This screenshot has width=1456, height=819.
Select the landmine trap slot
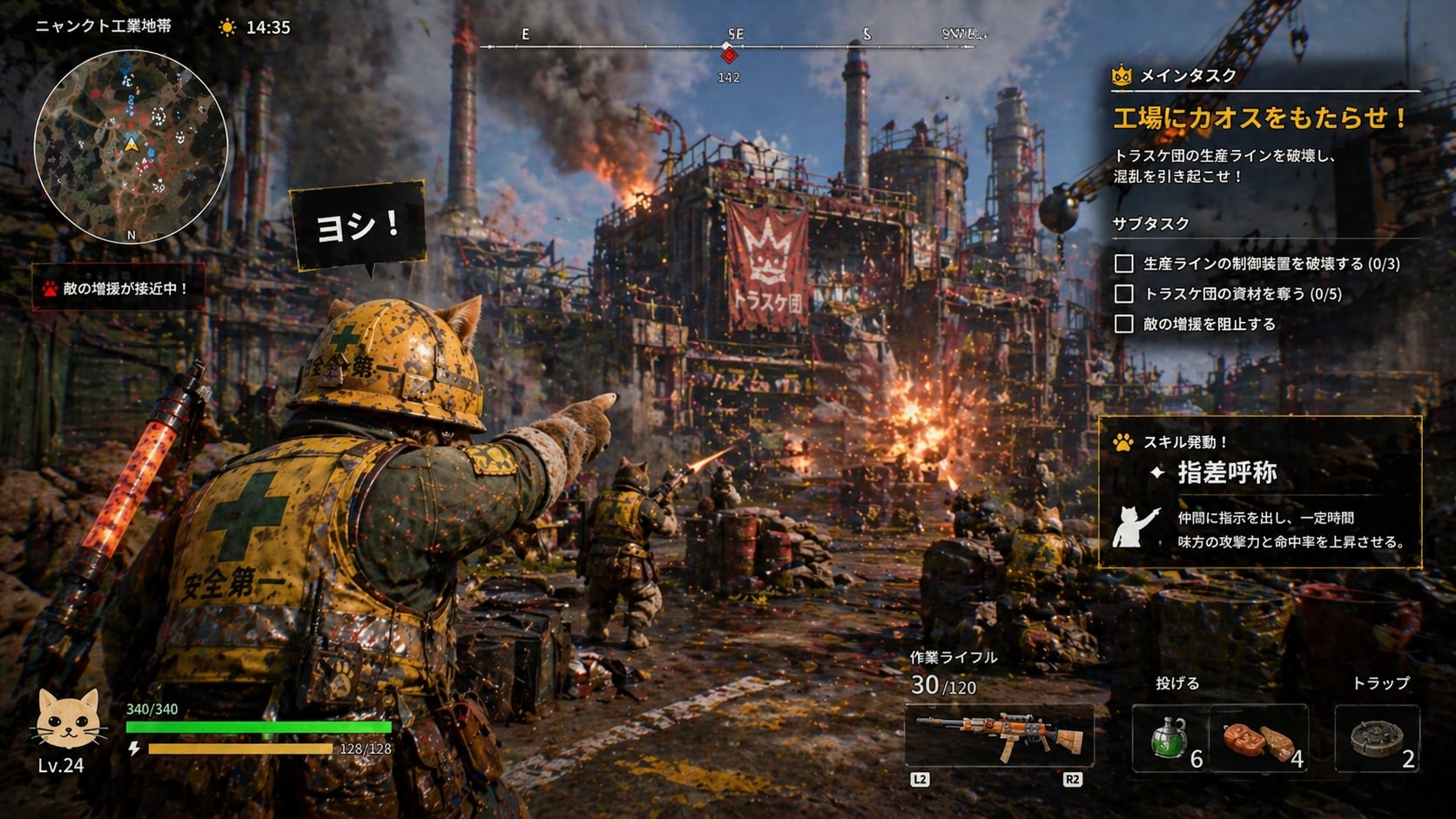point(1377,739)
